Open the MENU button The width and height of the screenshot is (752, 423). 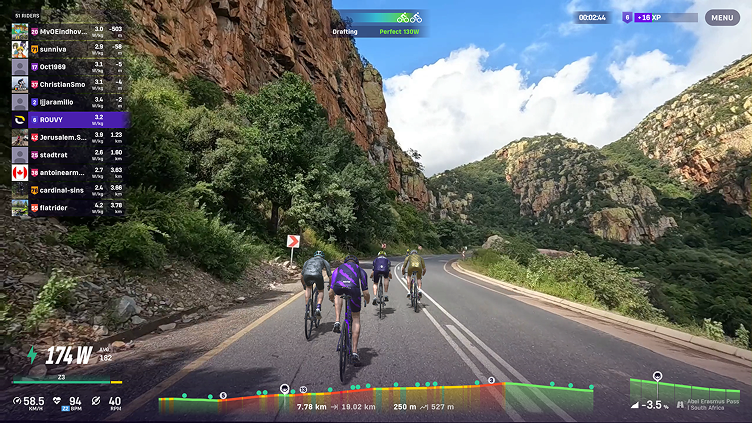tap(722, 17)
